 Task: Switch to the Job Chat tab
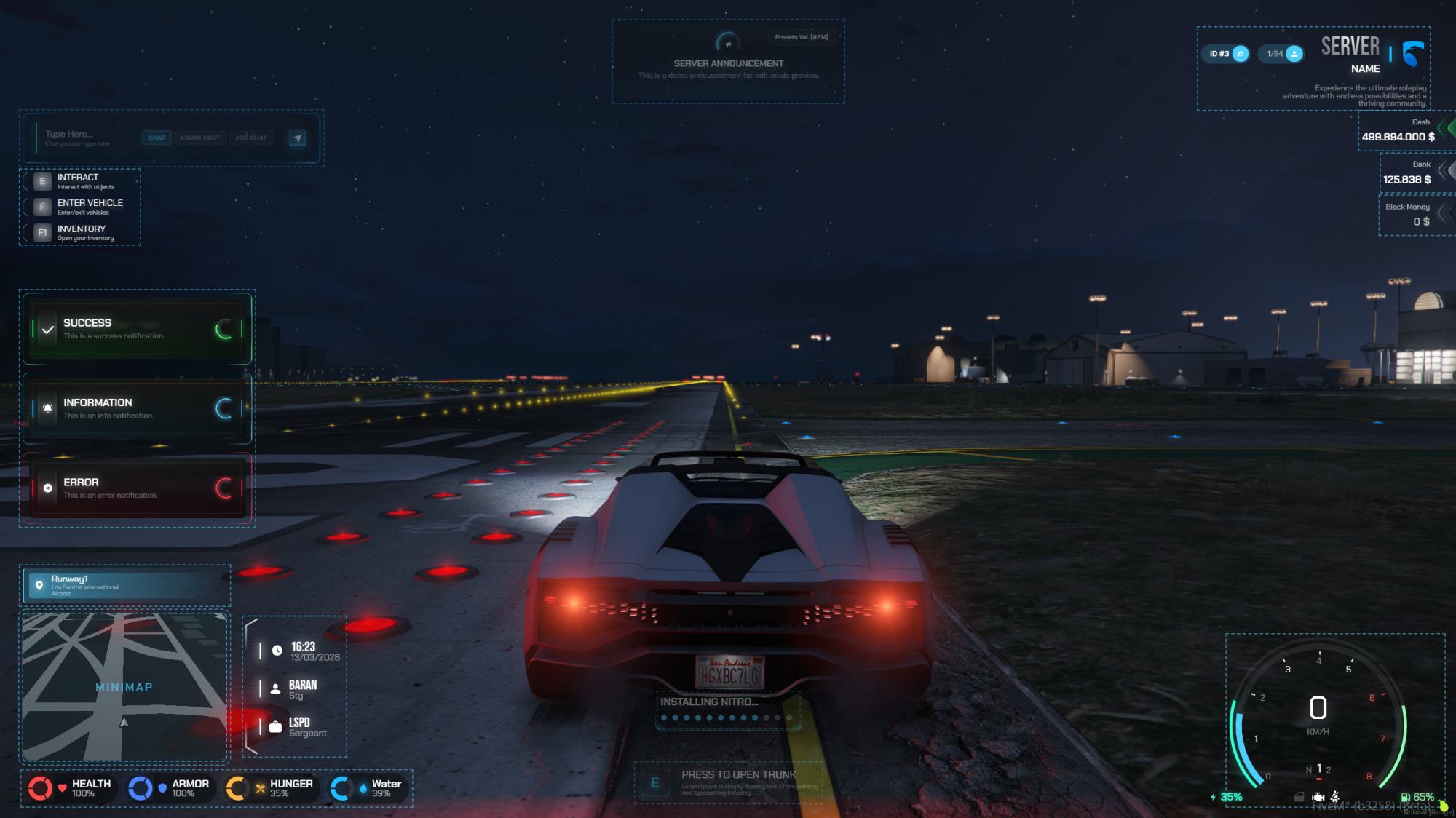(x=250, y=138)
